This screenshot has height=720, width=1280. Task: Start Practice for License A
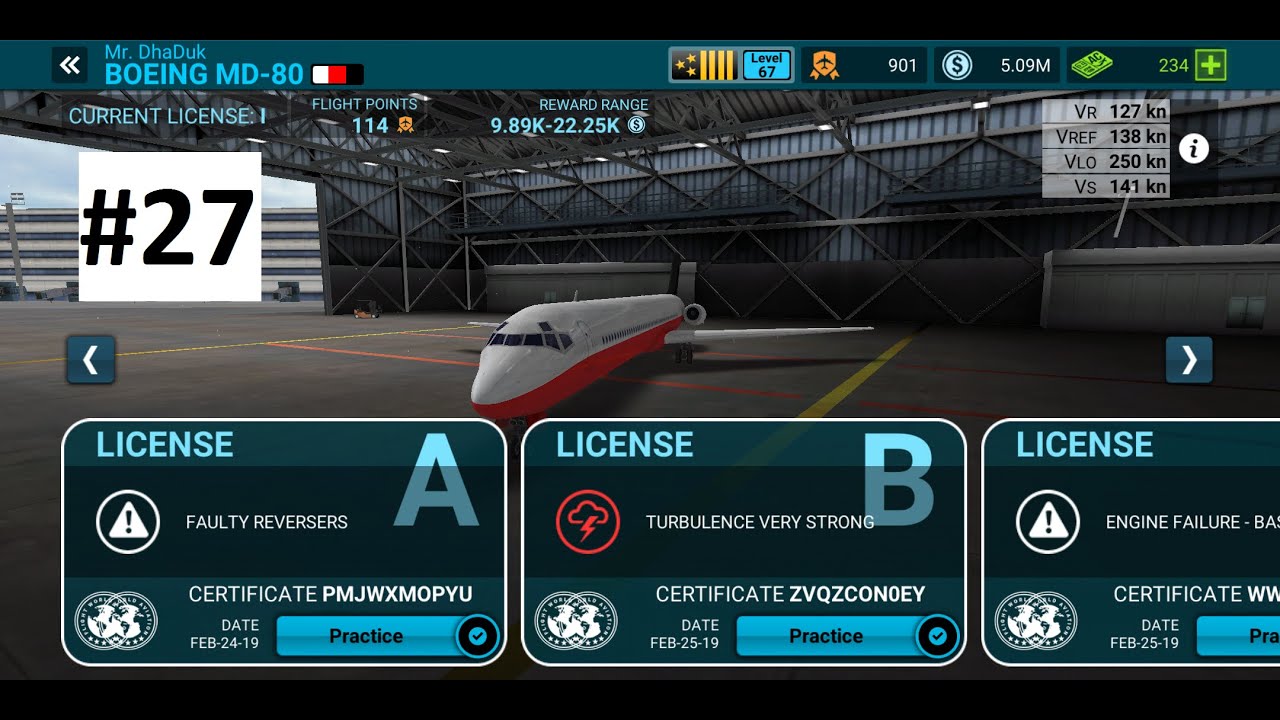point(366,636)
